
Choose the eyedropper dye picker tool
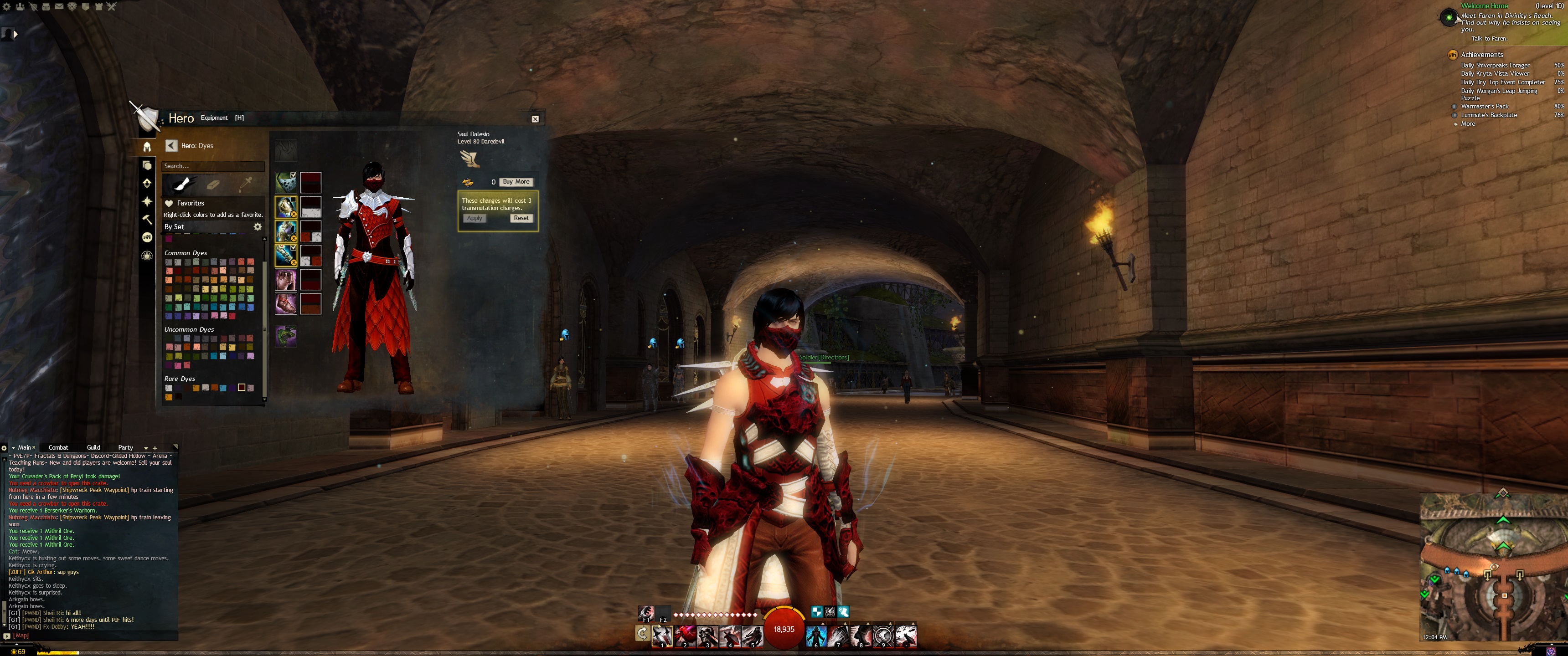click(x=246, y=183)
